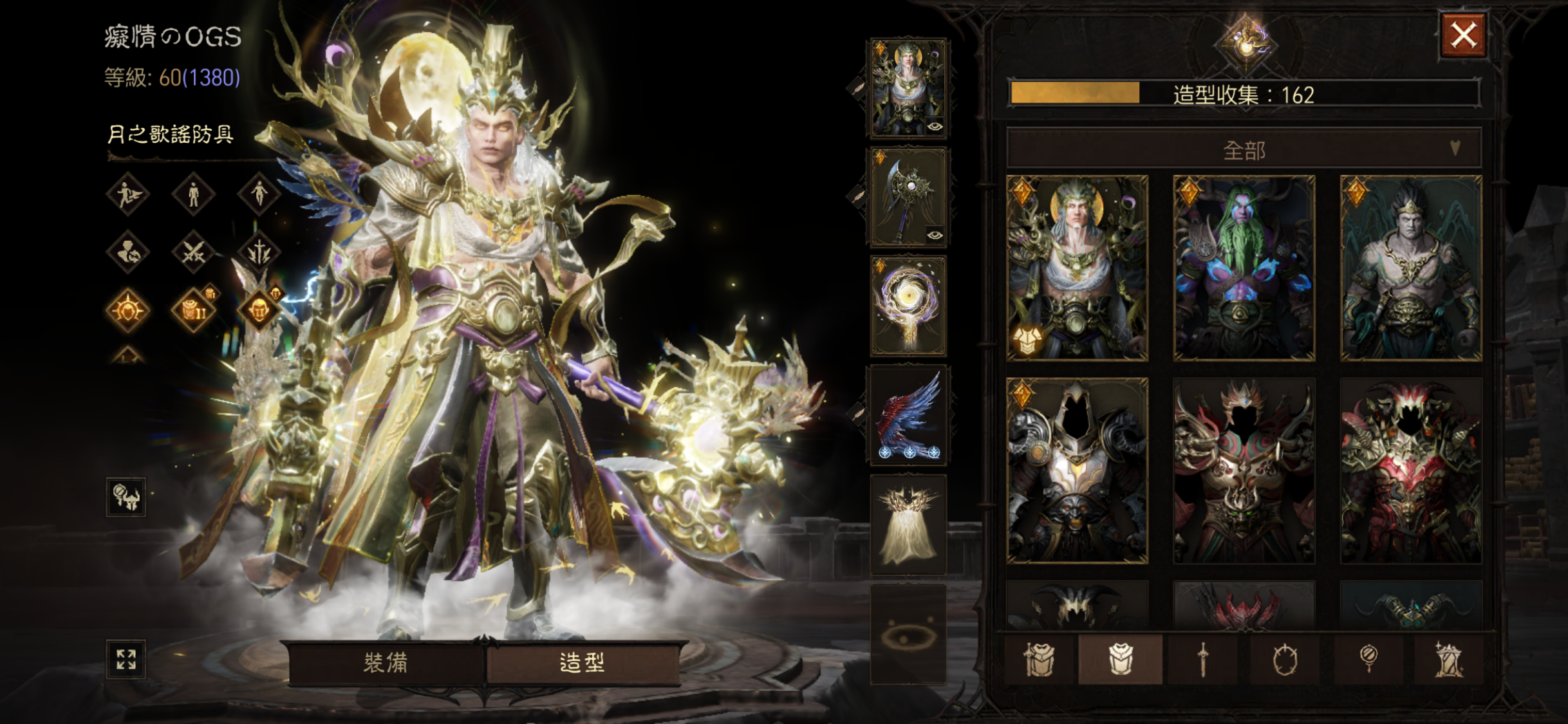This screenshot has height=724, width=1568.
Task: Open the 全部 filter dropdown
Action: click(1244, 150)
